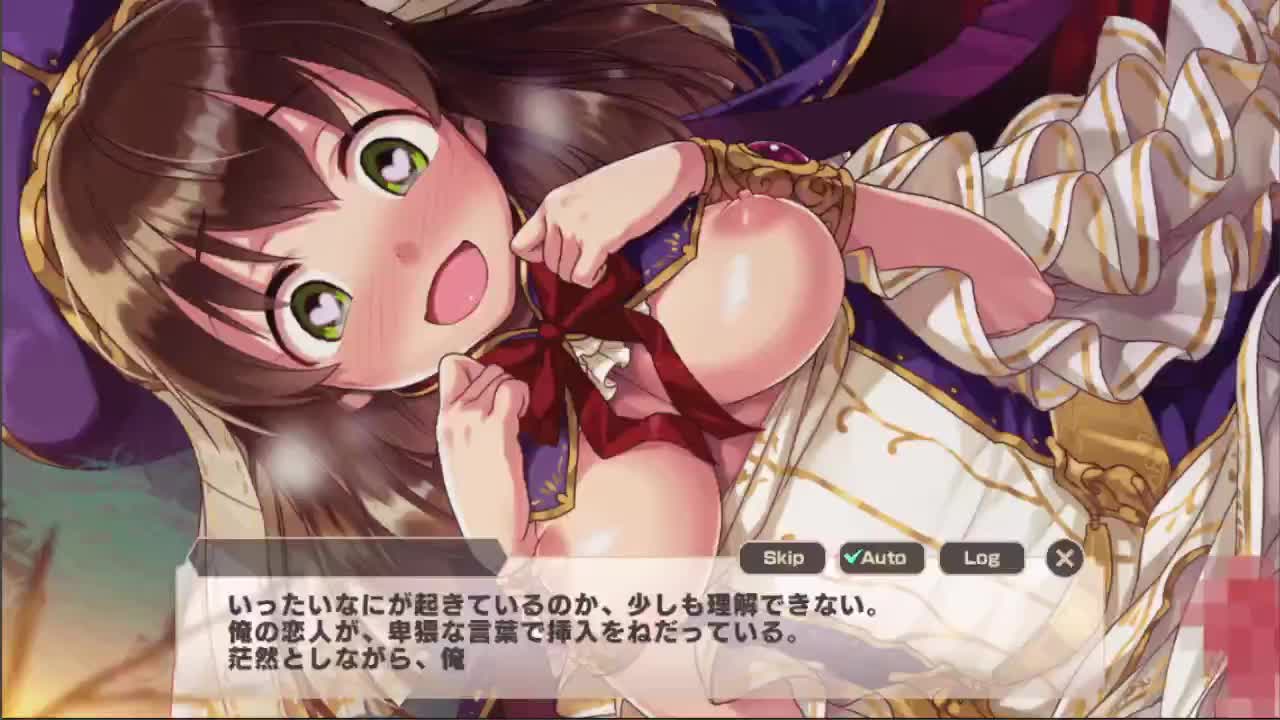
Task: Hide the text box with the X button
Action: click(1064, 558)
